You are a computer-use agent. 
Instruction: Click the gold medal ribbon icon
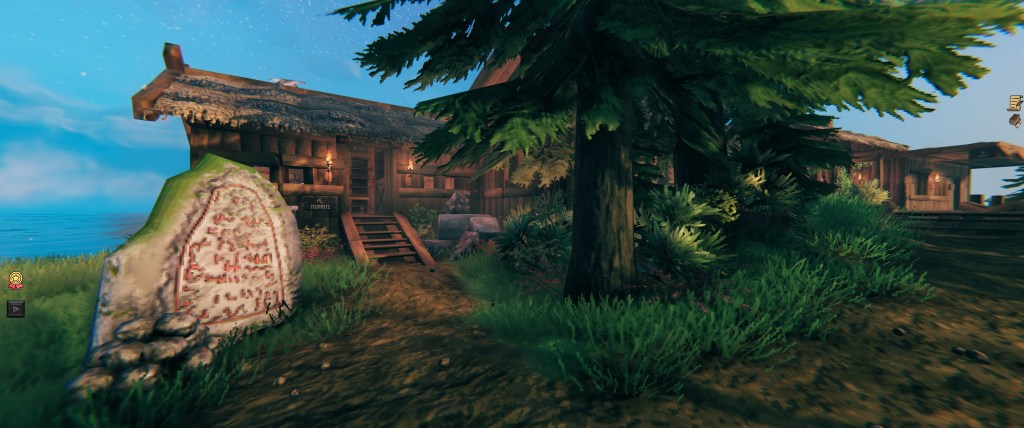[x=15, y=281]
